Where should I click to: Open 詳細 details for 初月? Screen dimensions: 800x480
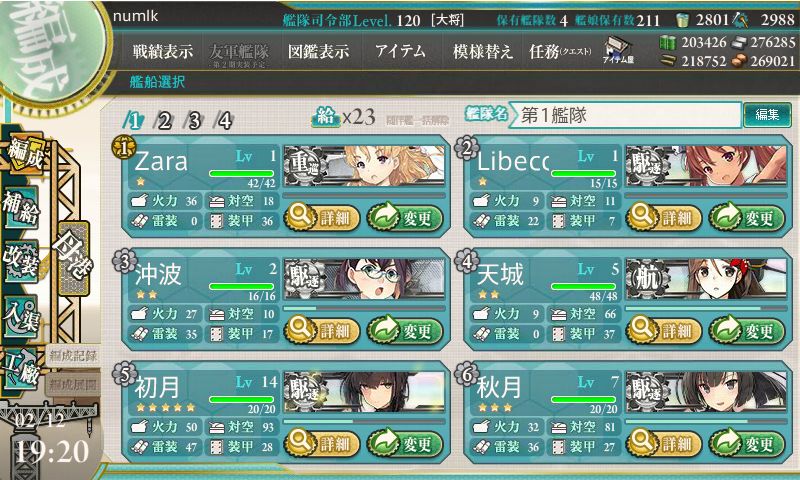tap(320, 444)
